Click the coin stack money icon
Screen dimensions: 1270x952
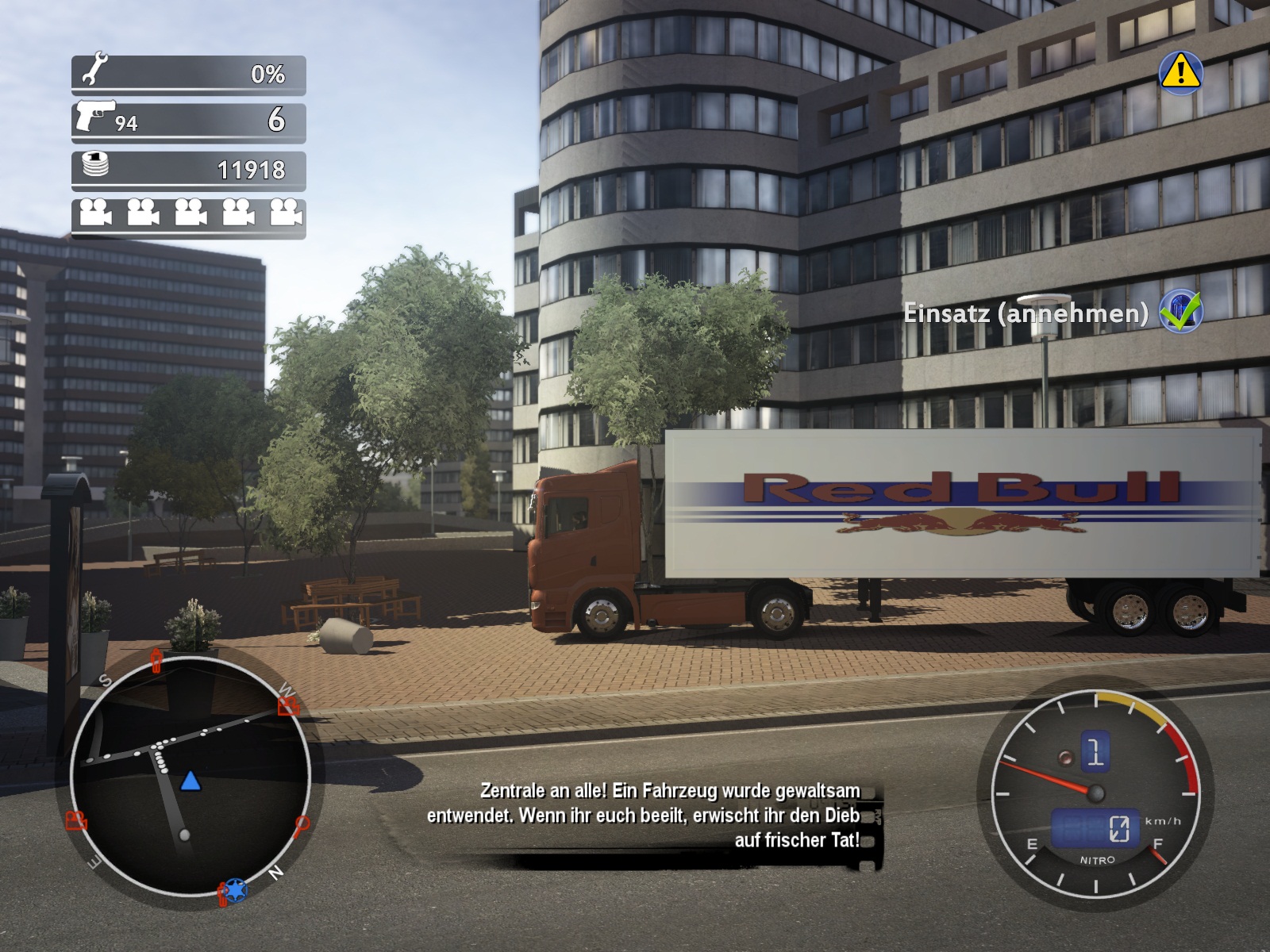click(x=94, y=165)
